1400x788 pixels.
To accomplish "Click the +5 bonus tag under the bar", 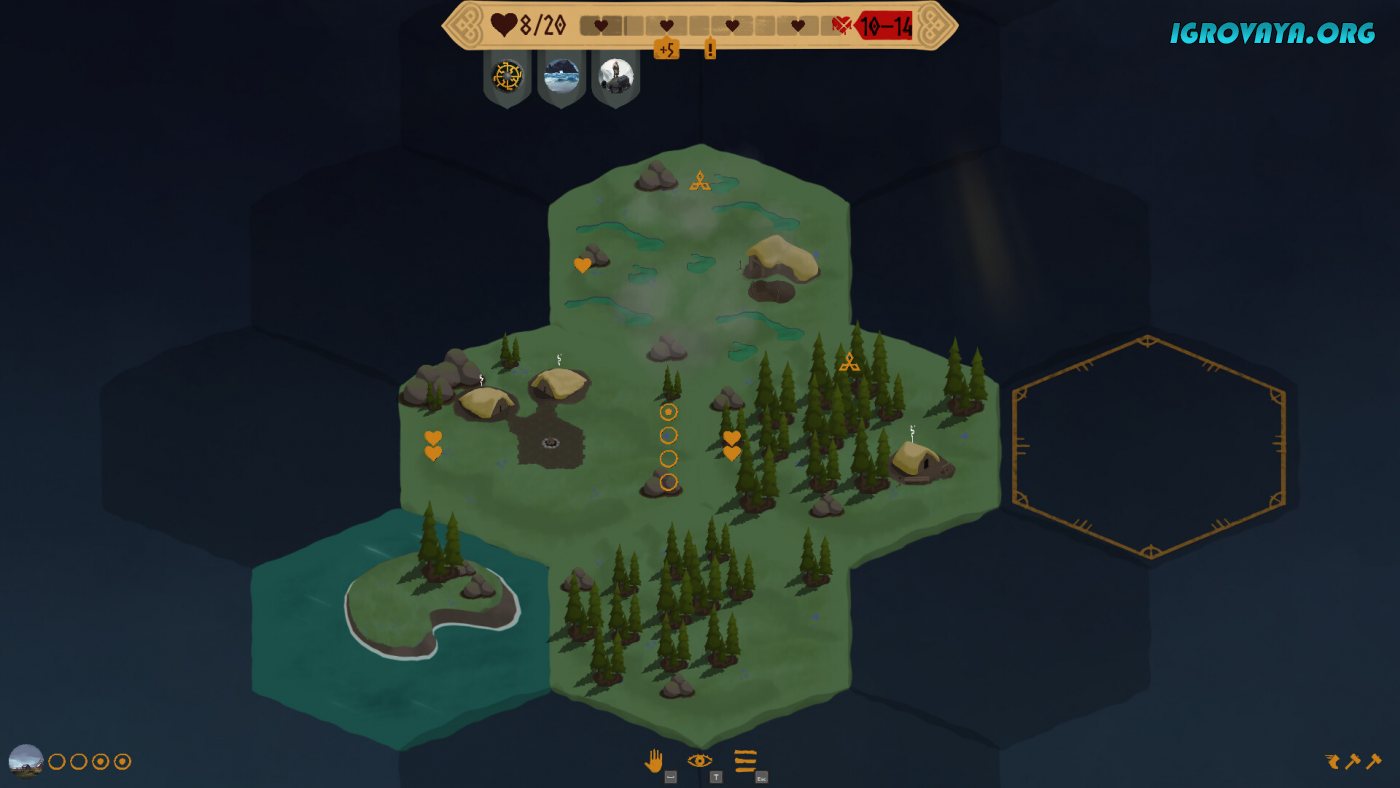I will [666, 48].
